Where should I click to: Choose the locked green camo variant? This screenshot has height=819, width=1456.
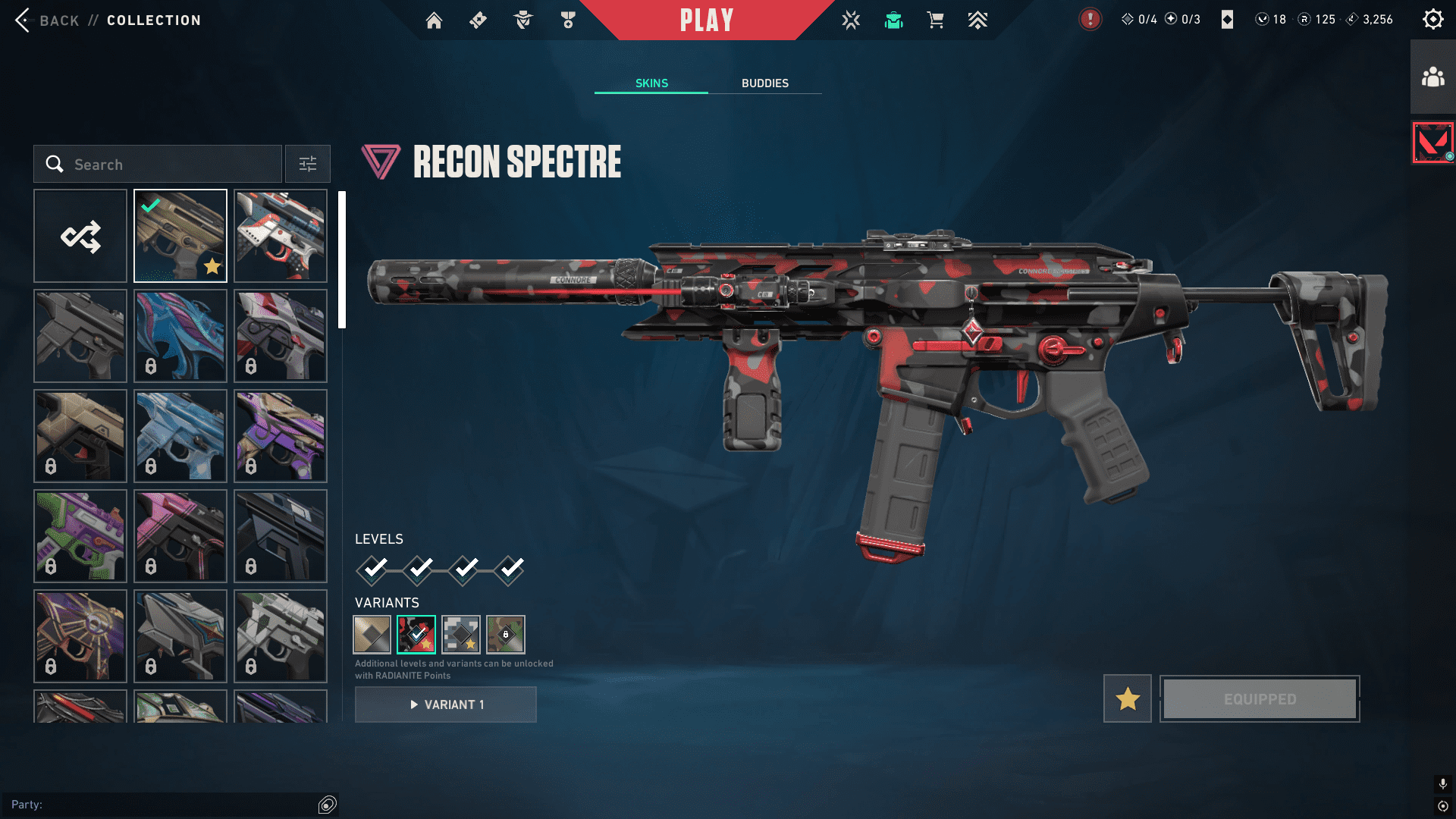(x=506, y=635)
